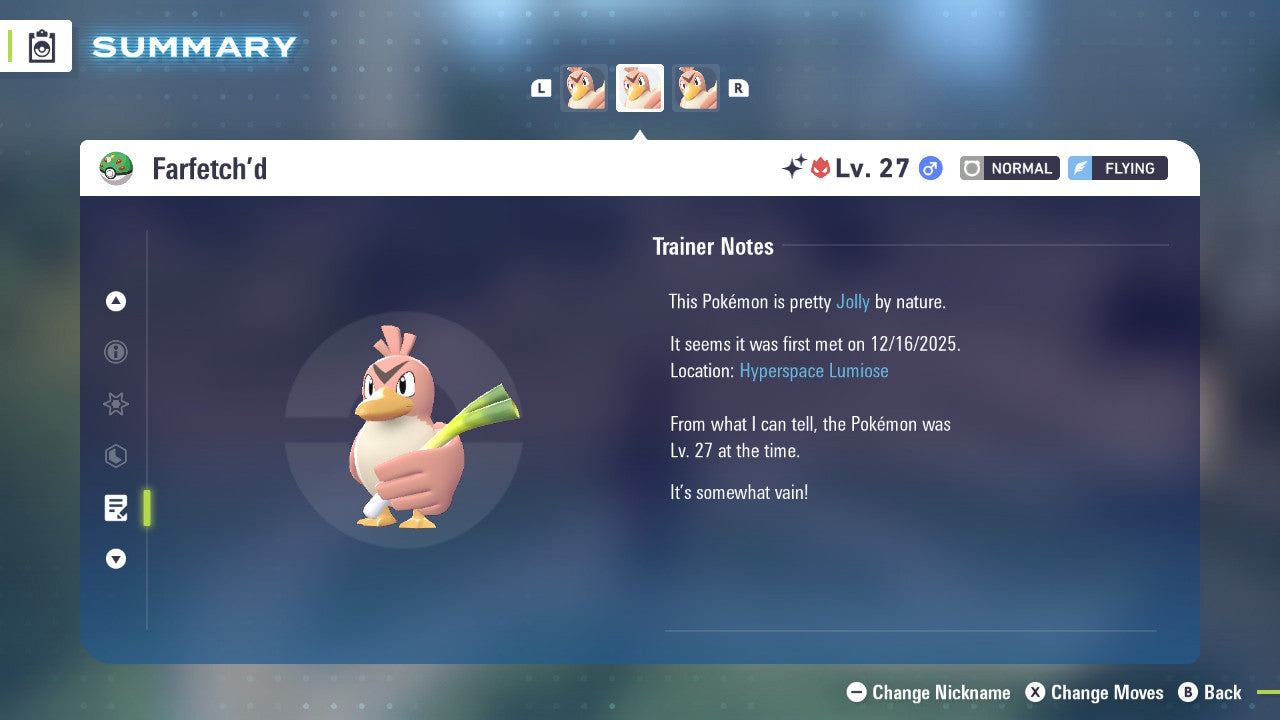Select the trainer memo notes icon

pos(115,508)
